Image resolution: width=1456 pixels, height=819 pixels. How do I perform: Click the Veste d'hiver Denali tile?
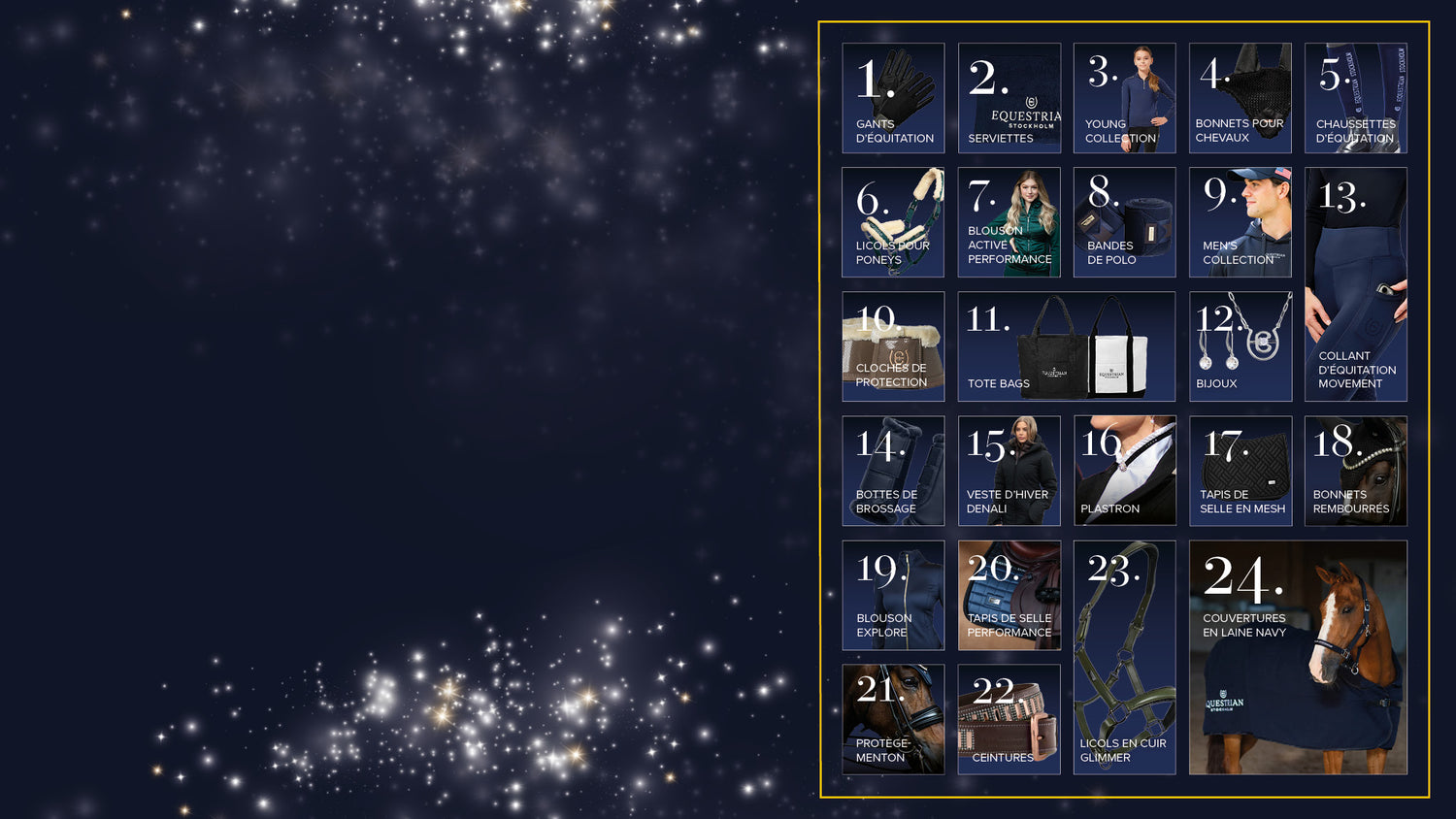1009,471
